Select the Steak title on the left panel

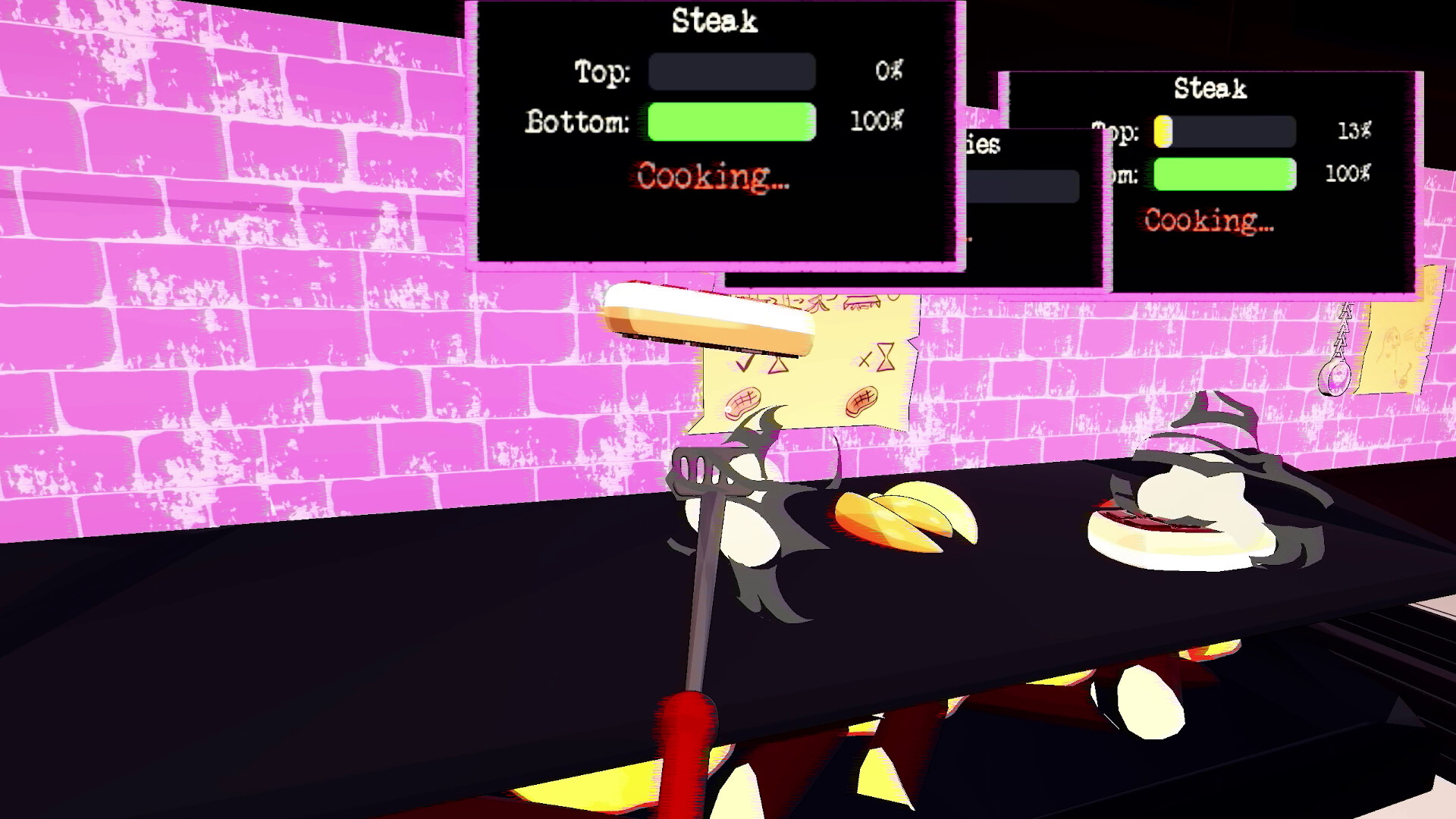coord(714,20)
